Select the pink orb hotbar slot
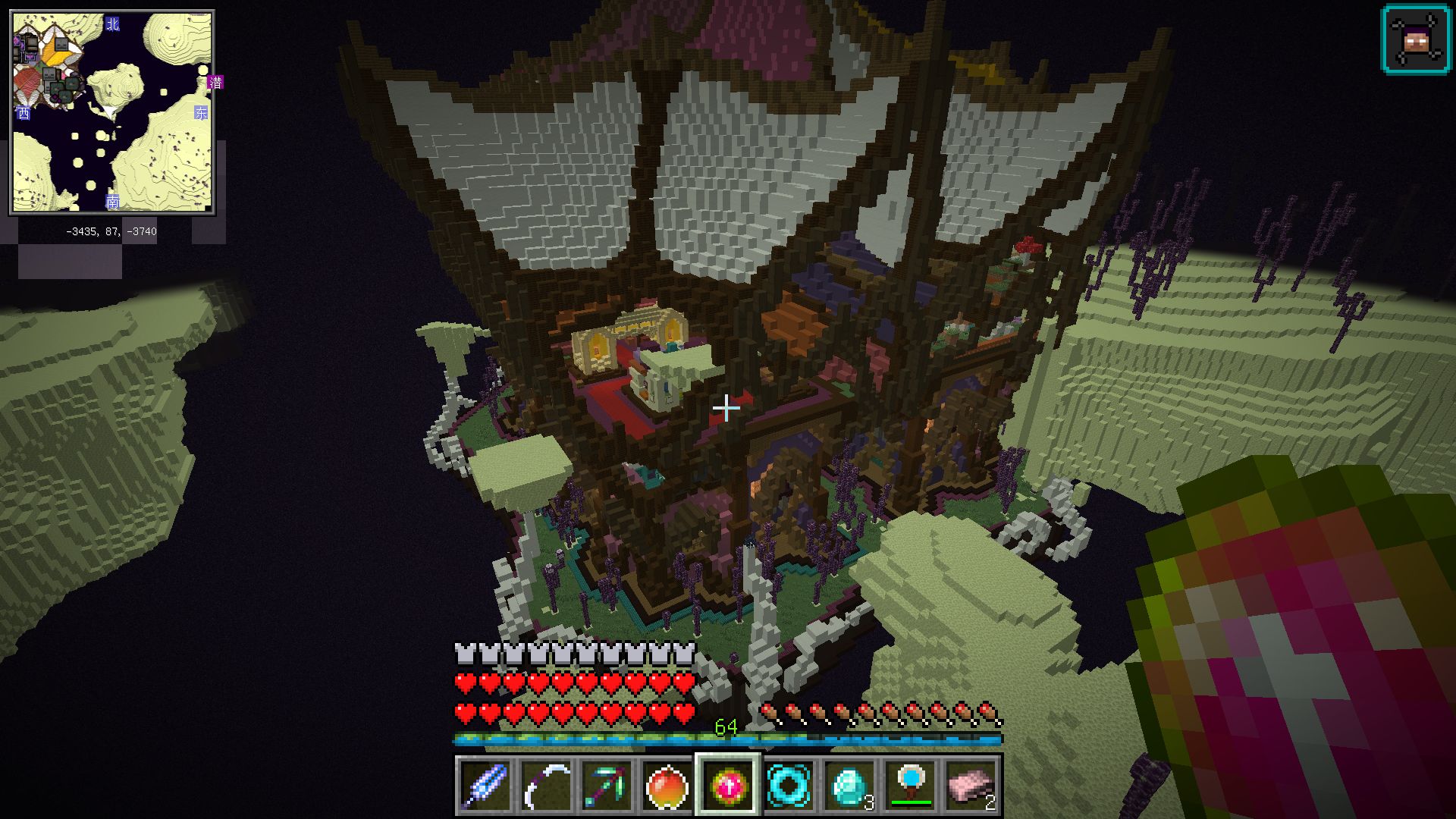This screenshot has height=819, width=1456. pos(728,786)
